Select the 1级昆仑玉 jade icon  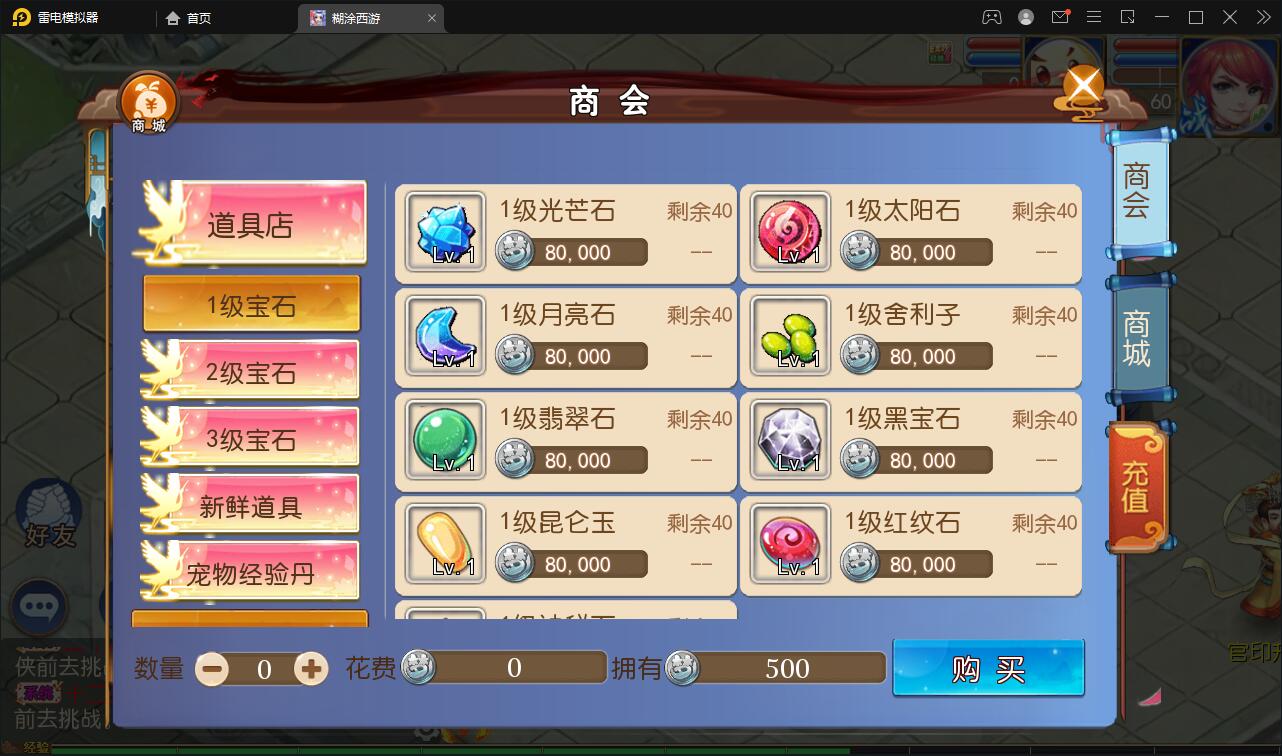[444, 545]
